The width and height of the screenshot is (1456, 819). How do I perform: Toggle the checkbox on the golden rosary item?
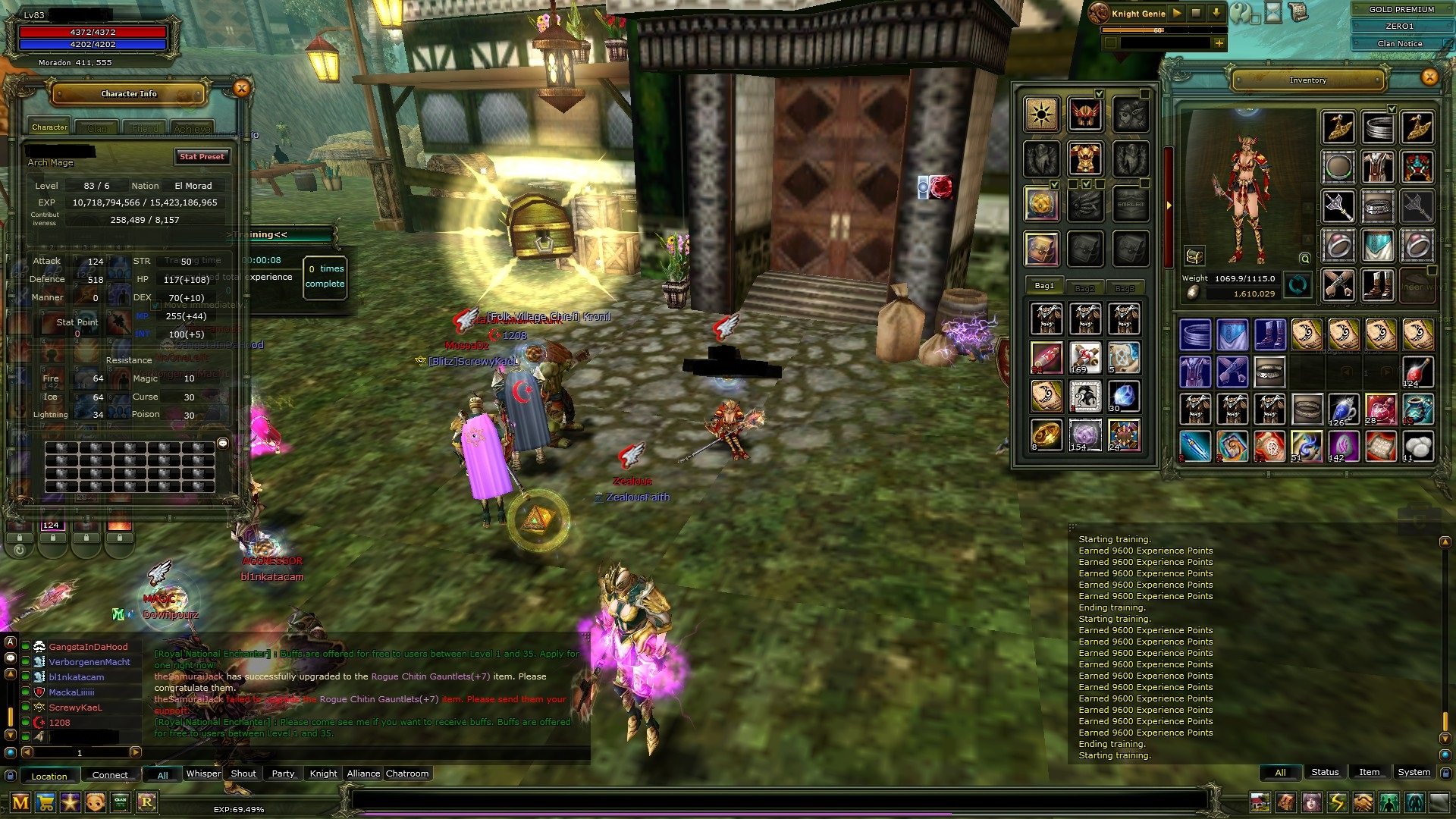(1054, 184)
